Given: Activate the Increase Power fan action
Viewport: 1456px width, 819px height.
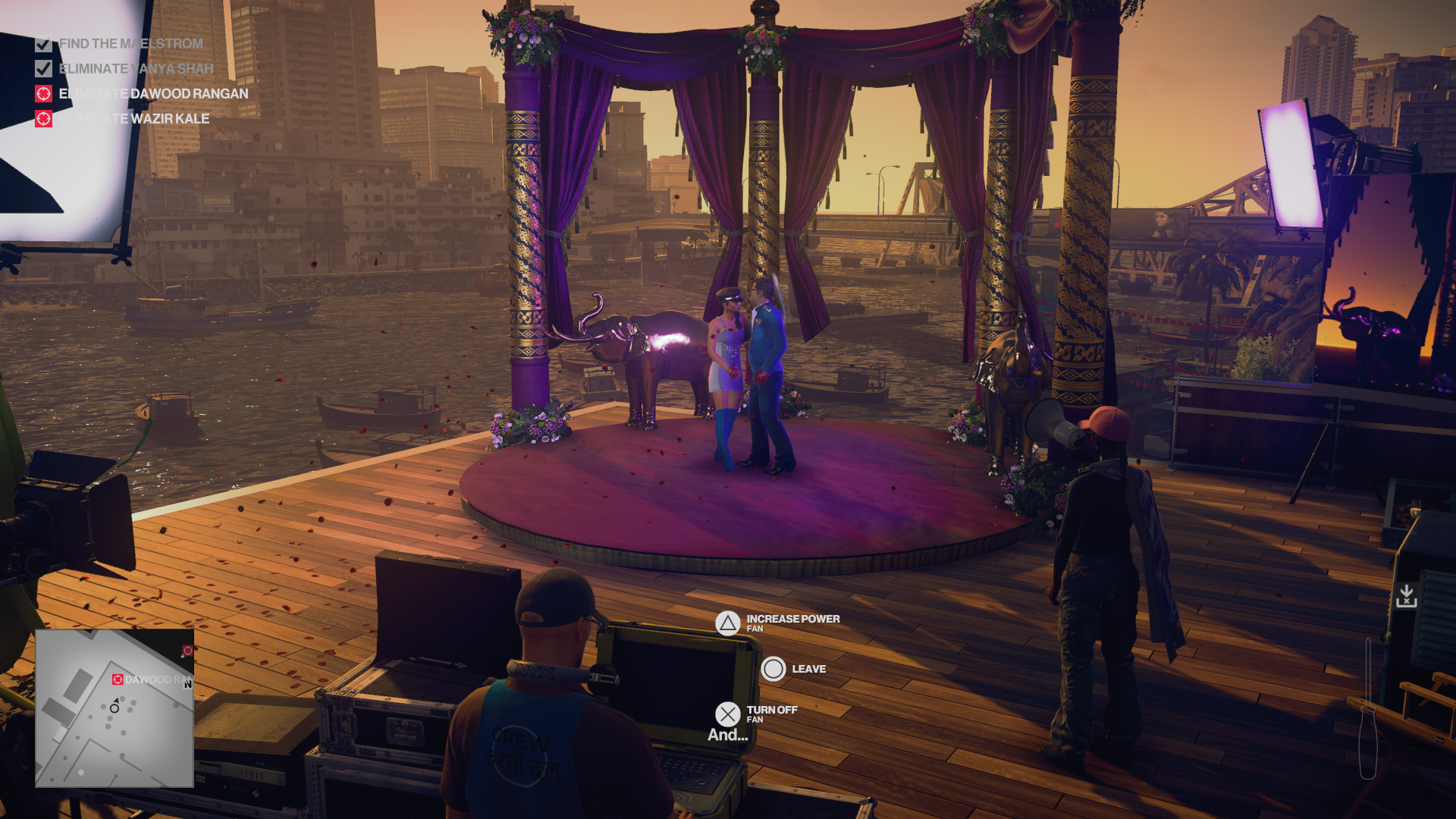Looking at the screenshot, I should (x=792, y=619).
